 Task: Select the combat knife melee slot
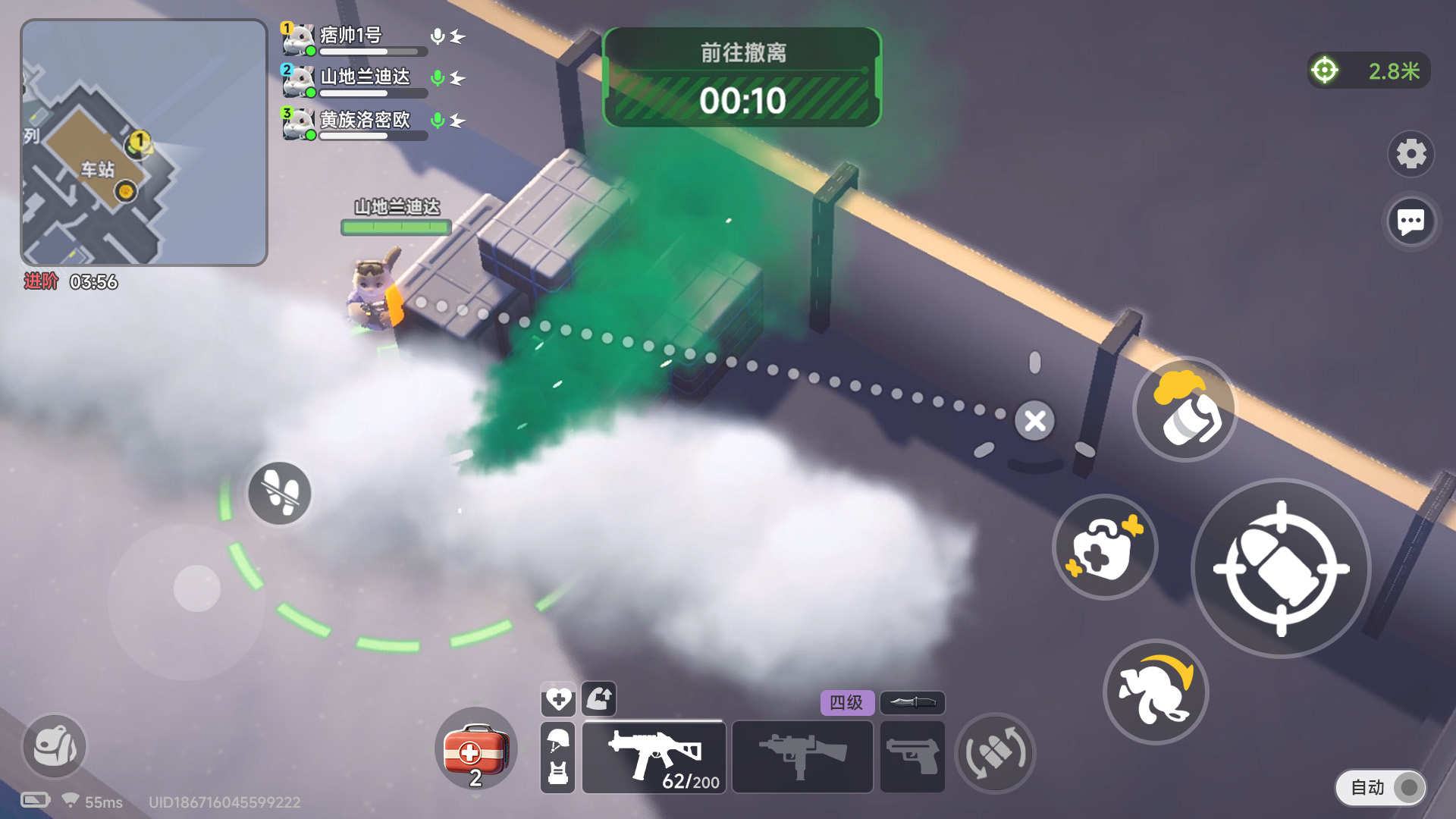pos(912,702)
